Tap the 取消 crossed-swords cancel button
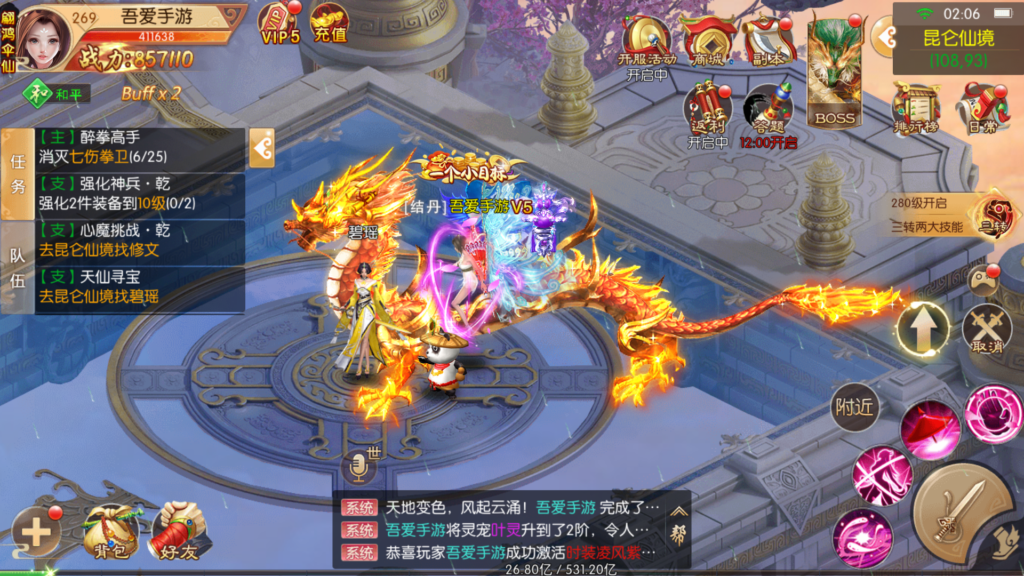 [986, 330]
